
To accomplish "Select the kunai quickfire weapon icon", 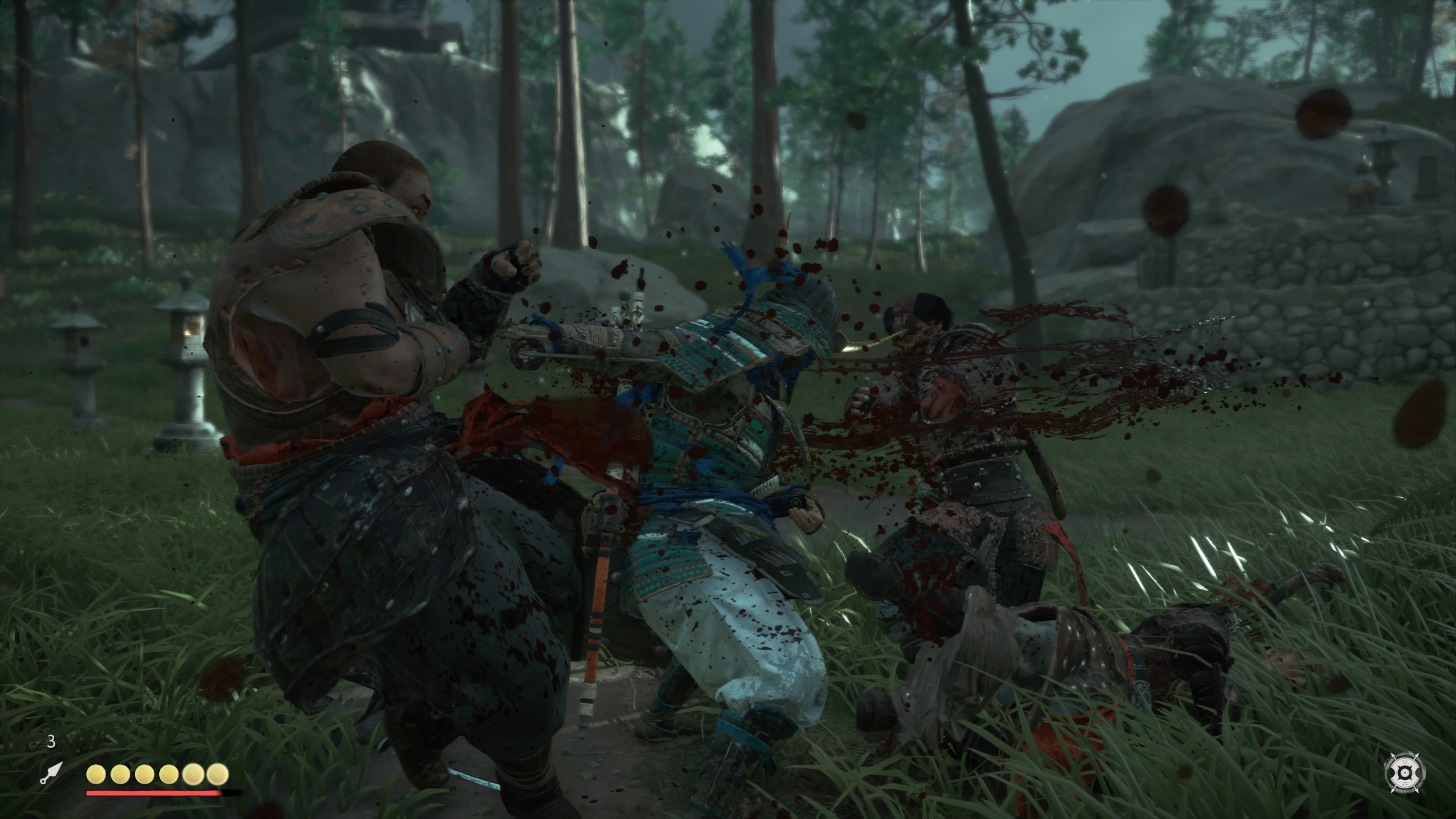I will pos(51,773).
